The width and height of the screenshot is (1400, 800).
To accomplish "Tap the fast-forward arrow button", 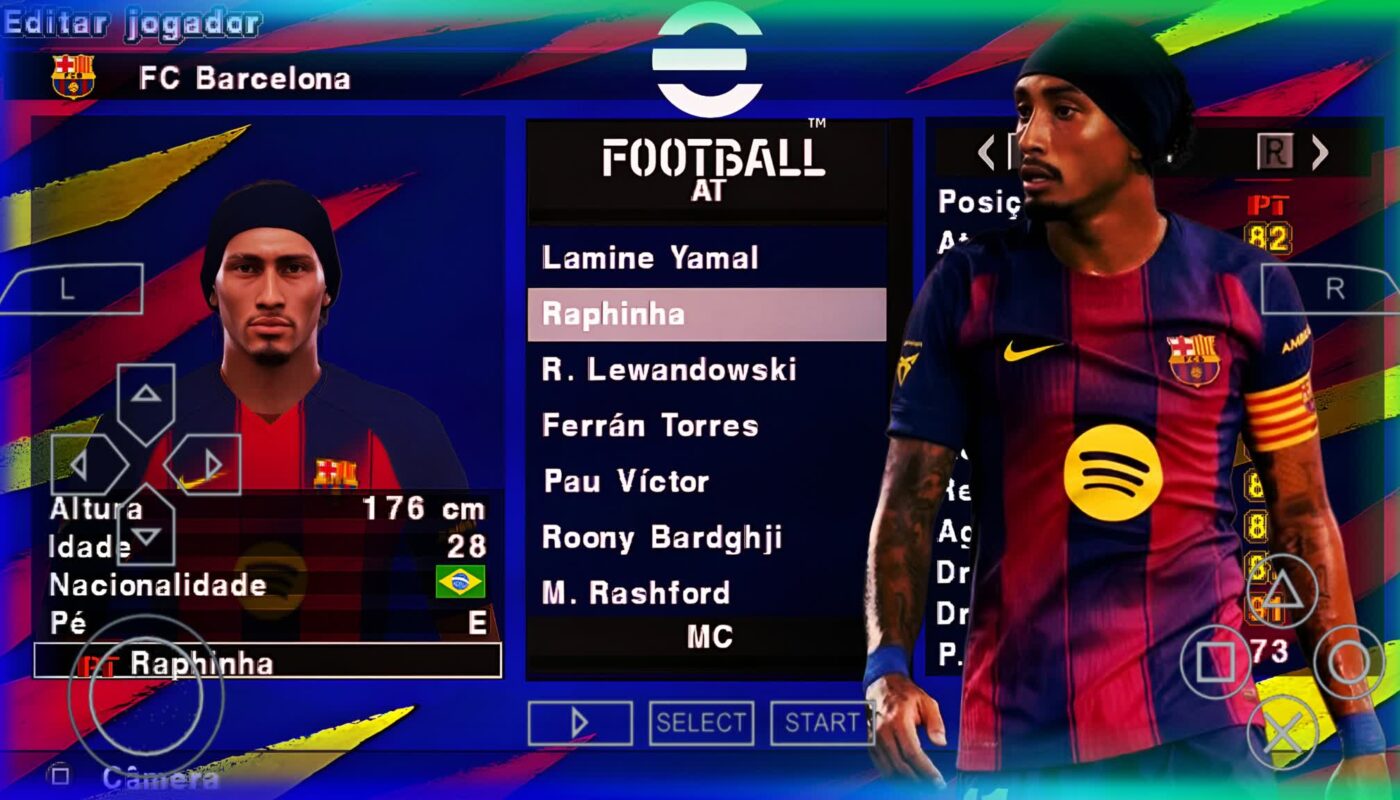I will (580, 722).
